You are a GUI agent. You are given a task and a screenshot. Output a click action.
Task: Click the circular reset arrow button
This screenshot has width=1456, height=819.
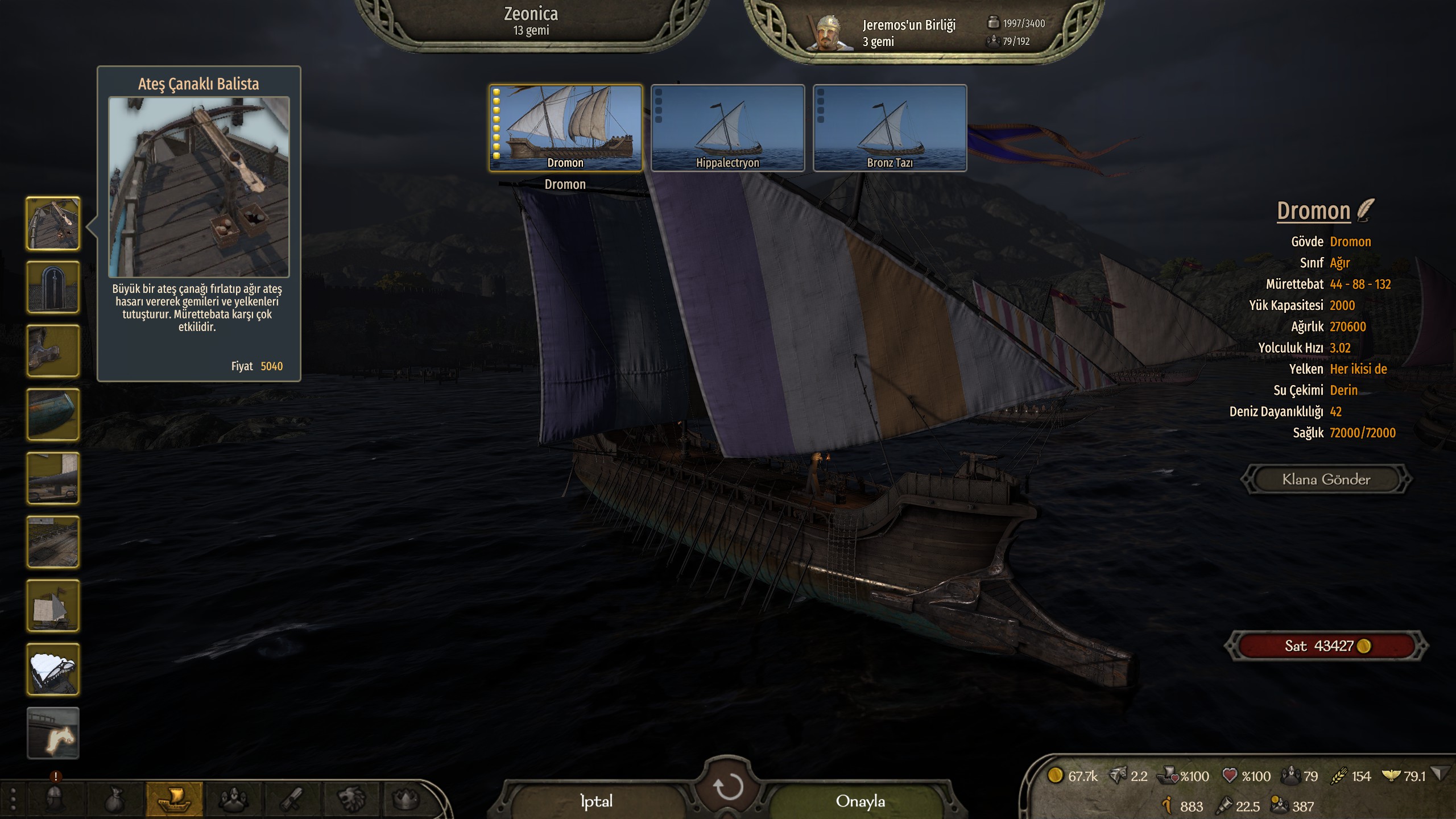727,788
